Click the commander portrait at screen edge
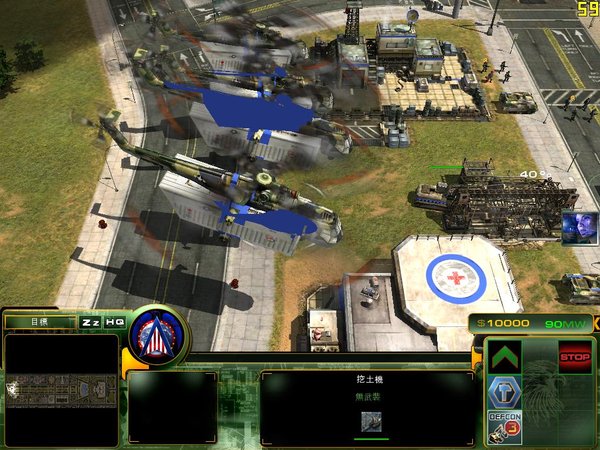This screenshot has height=450, width=600. click(578, 228)
